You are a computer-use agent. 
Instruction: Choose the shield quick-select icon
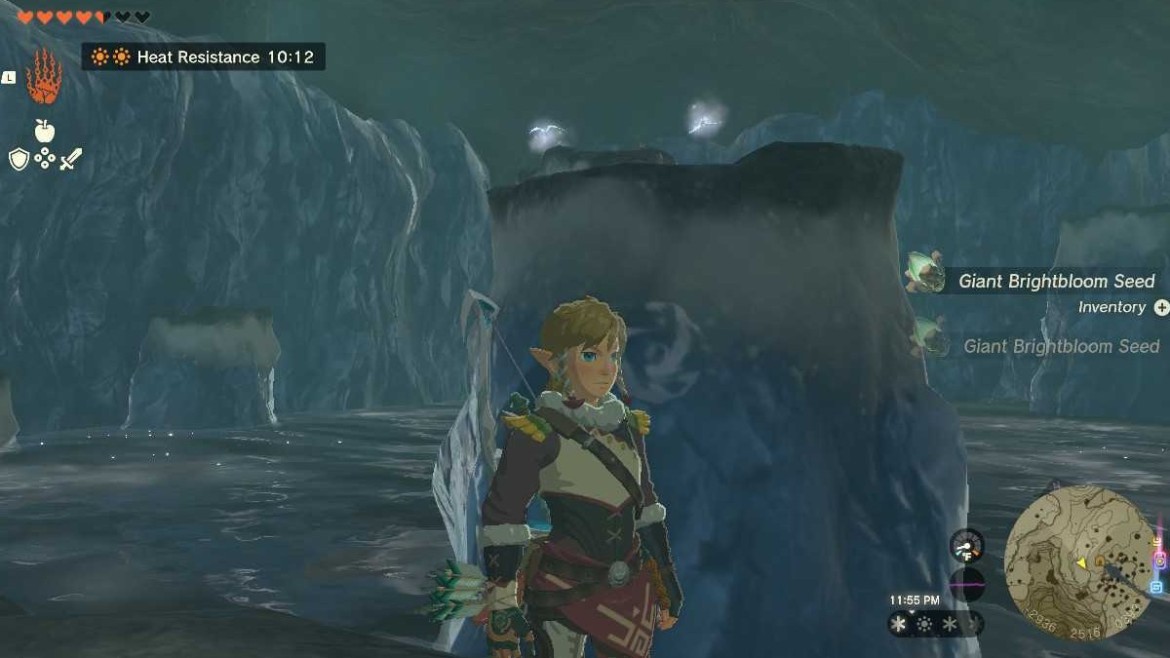(x=19, y=159)
